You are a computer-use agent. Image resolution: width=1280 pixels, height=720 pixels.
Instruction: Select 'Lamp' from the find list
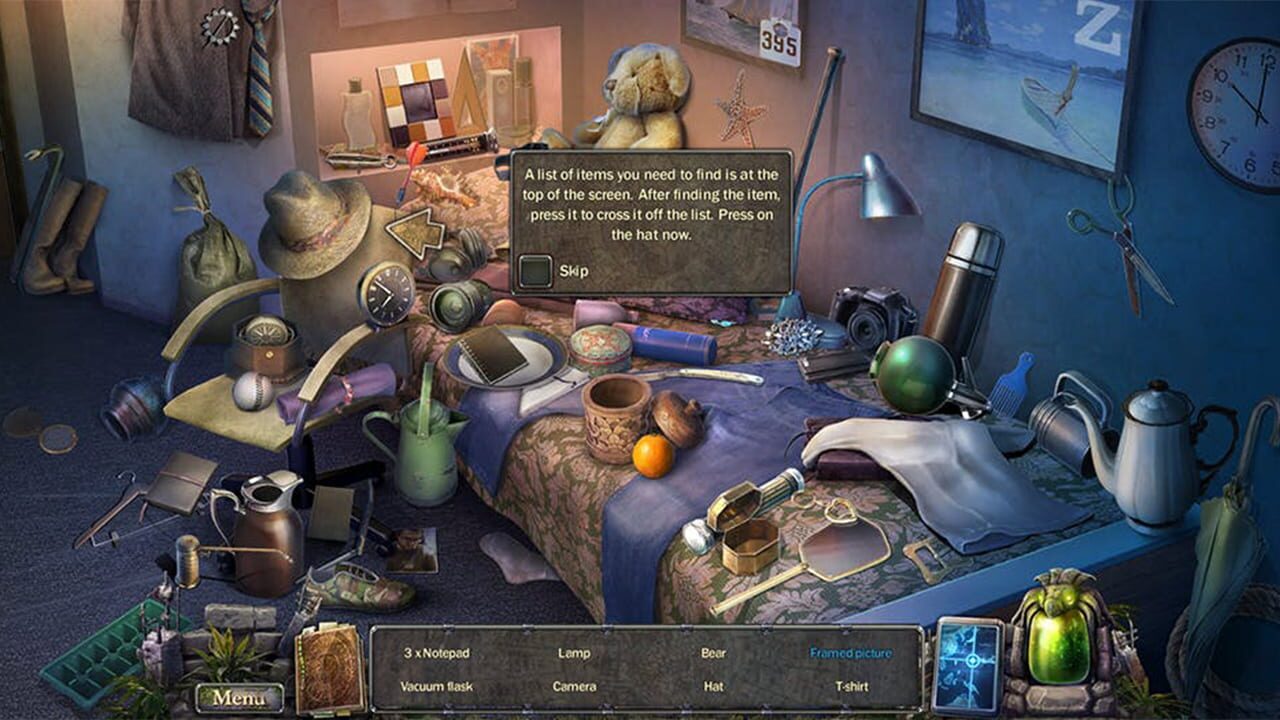(577, 652)
